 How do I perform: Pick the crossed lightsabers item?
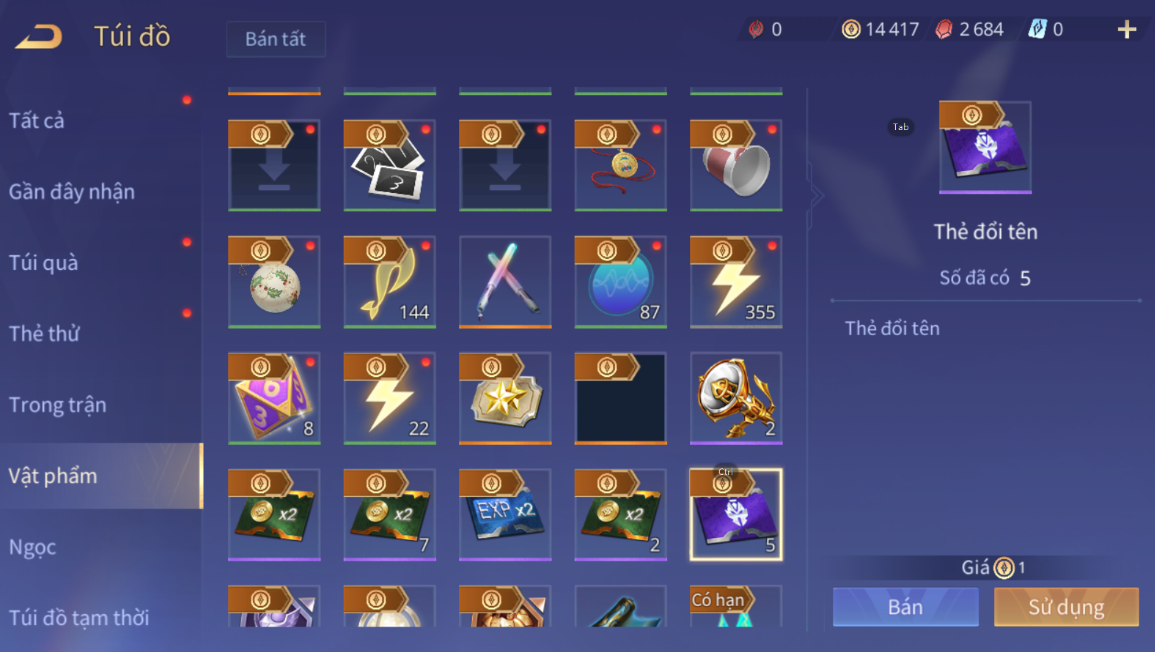click(505, 282)
